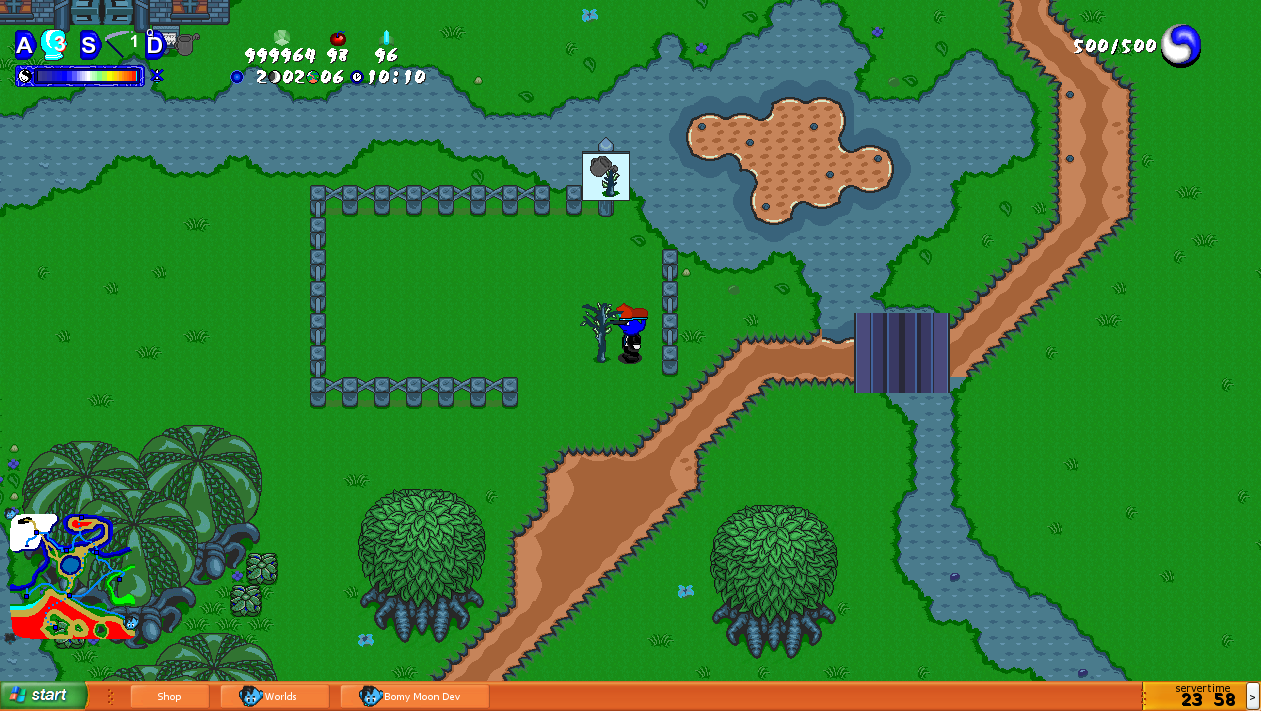Click the cyan crystal counter icon

[x=386, y=38]
